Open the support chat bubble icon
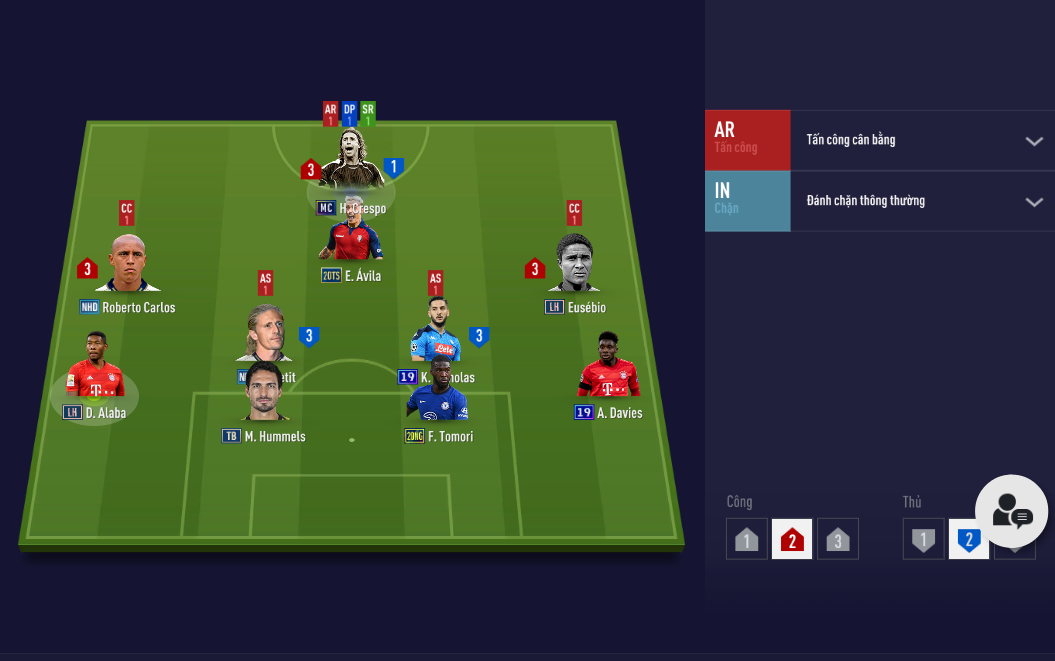1055x661 pixels. point(1011,511)
